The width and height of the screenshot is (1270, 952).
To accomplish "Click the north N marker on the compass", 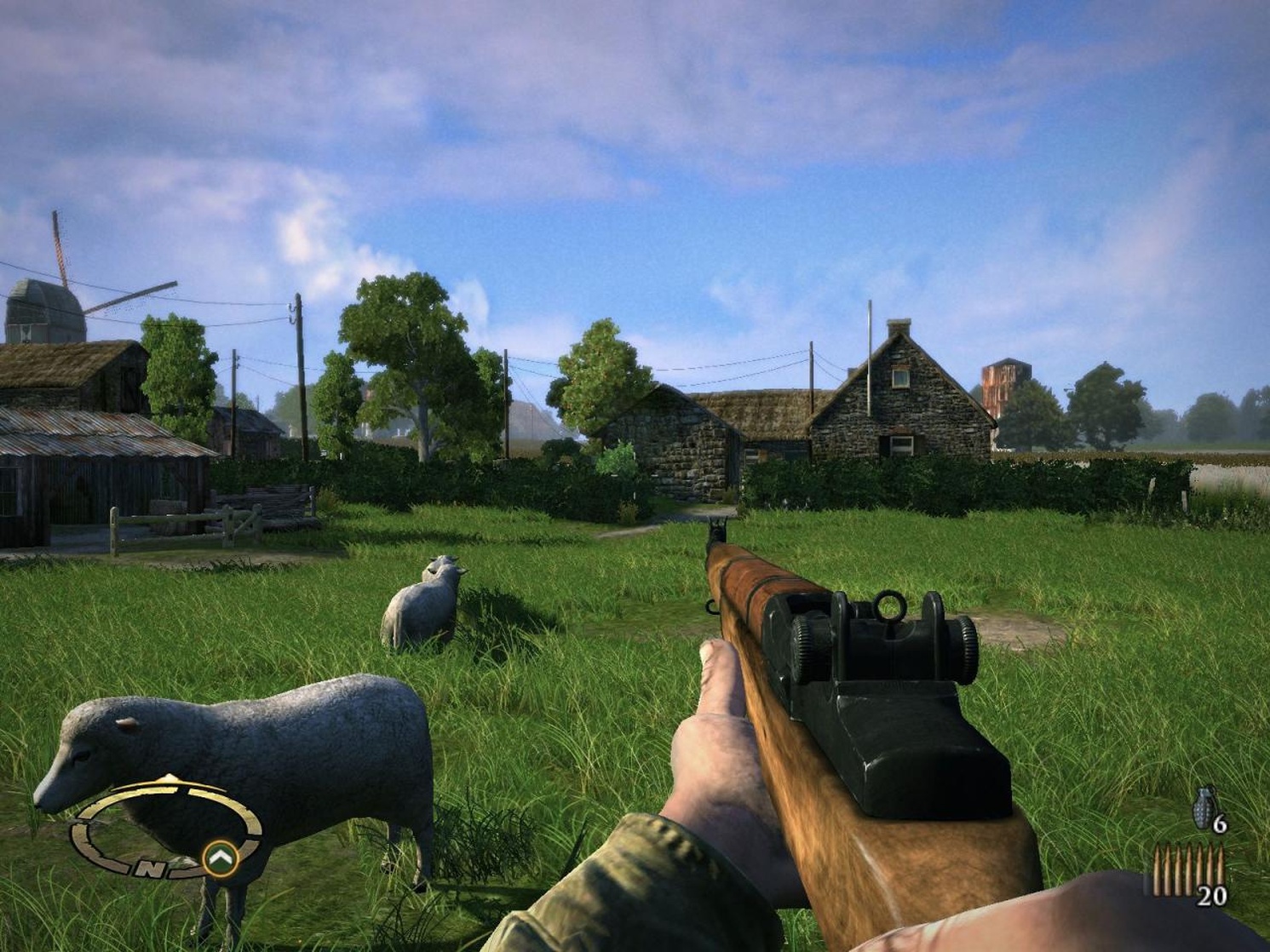I will [x=151, y=868].
